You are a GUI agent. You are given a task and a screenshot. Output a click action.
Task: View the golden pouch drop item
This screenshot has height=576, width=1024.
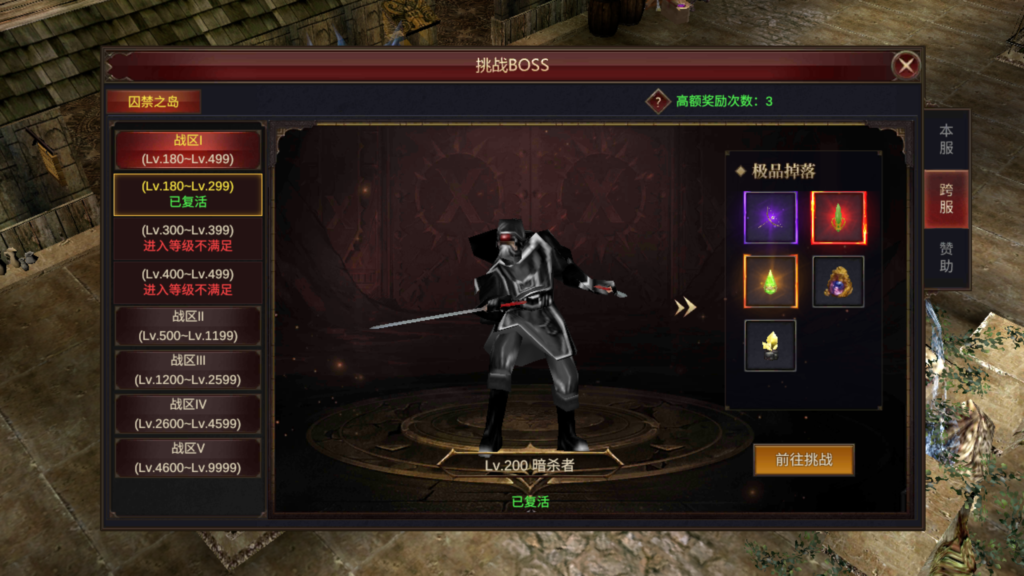[x=838, y=281]
